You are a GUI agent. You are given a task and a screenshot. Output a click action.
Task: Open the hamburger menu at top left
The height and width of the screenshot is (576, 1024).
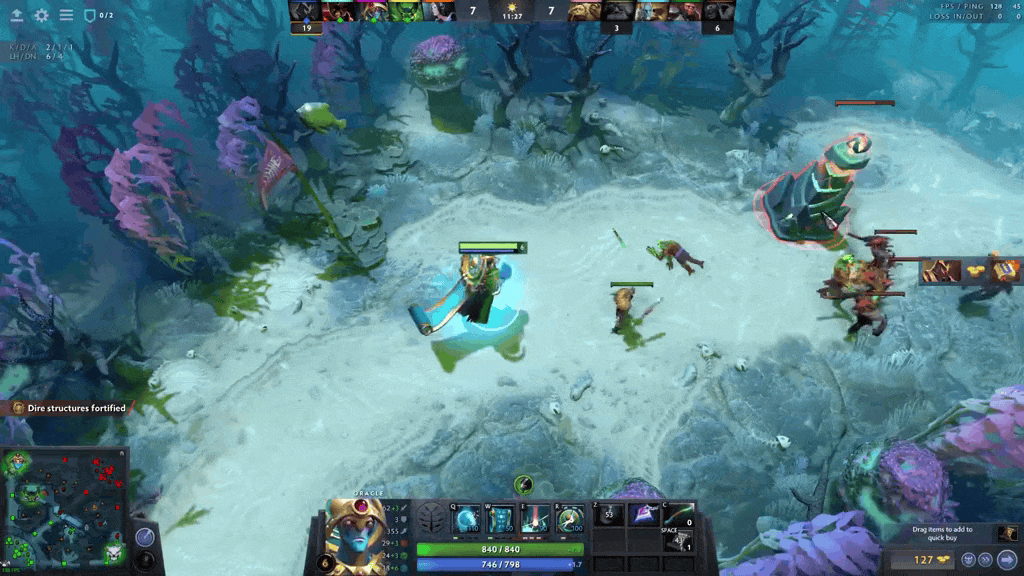(x=66, y=15)
